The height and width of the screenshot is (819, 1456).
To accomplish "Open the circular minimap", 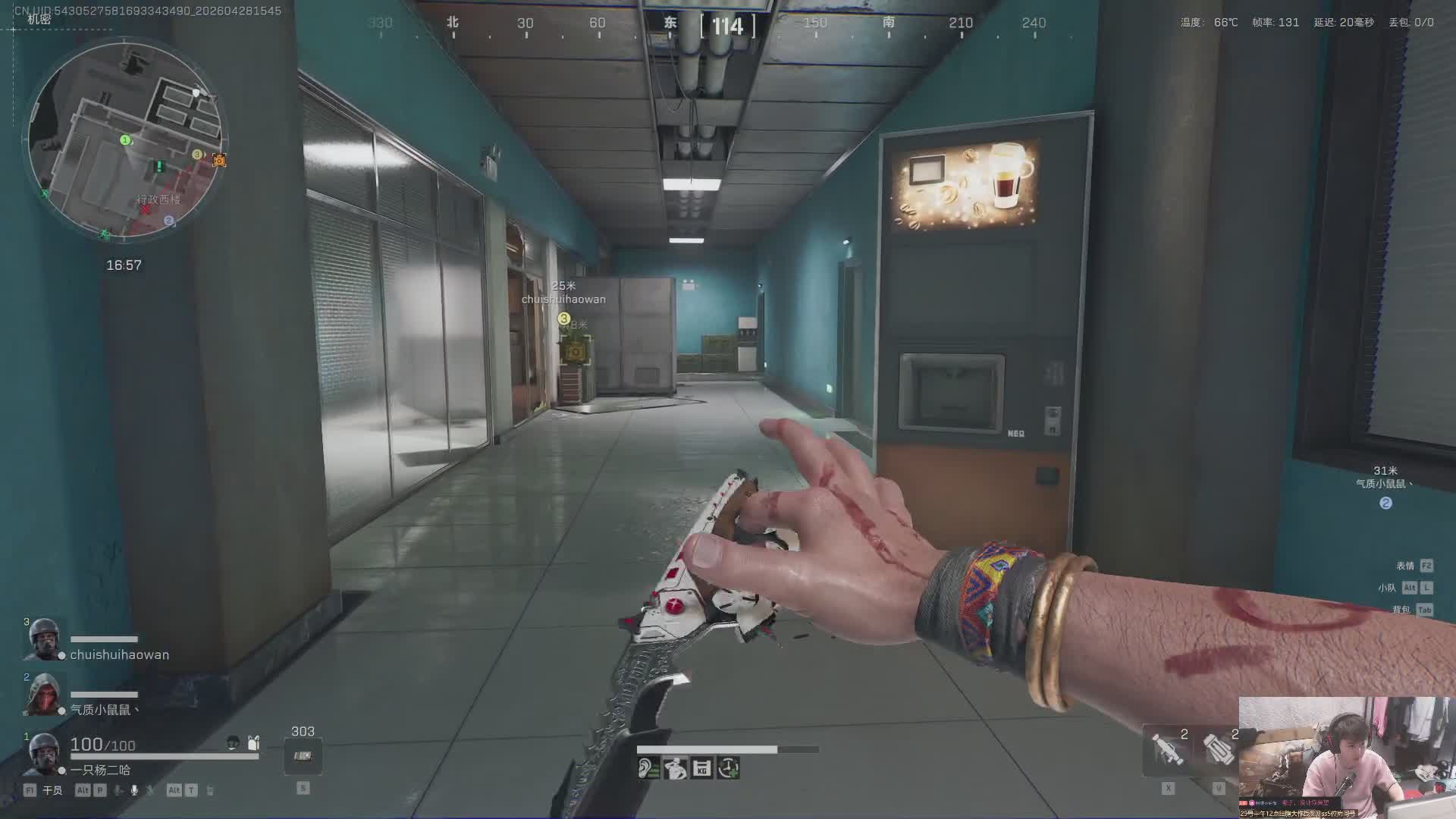I will pos(126,140).
